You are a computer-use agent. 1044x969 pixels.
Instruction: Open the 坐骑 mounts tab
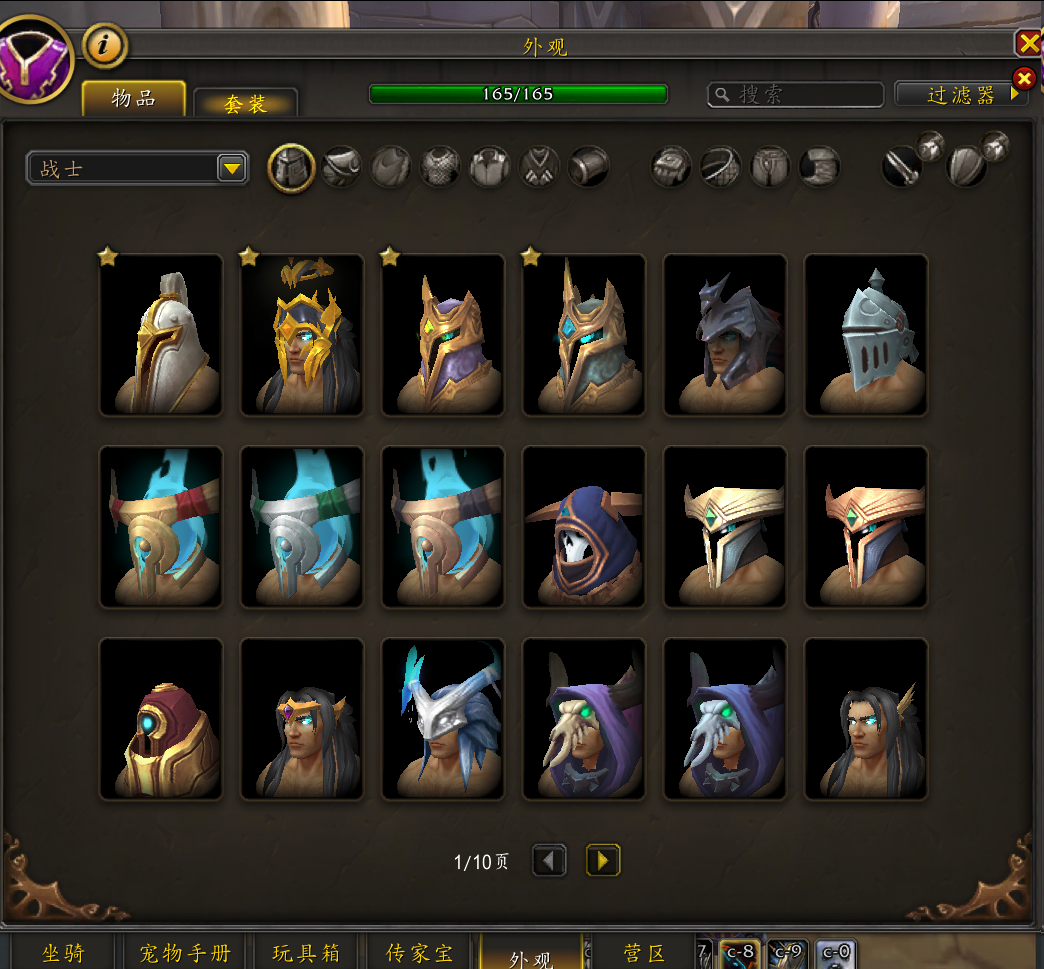pyautogui.click(x=63, y=953)
